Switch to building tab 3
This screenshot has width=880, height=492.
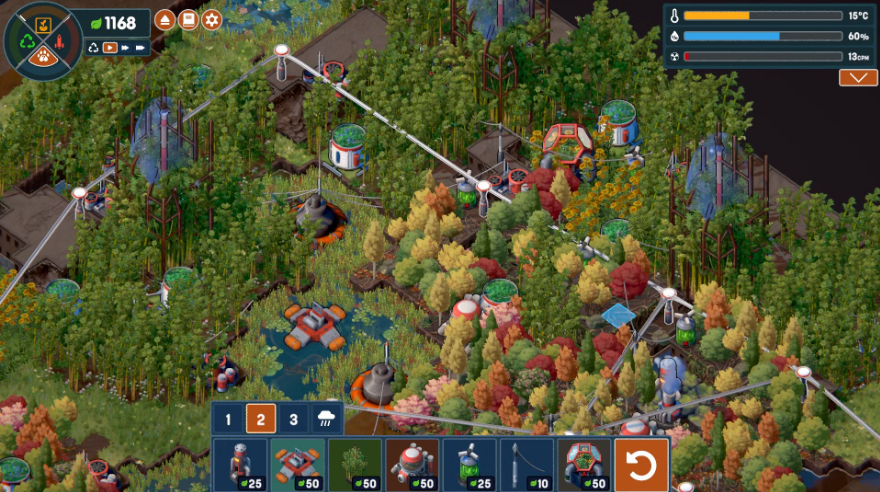point(293,420)
